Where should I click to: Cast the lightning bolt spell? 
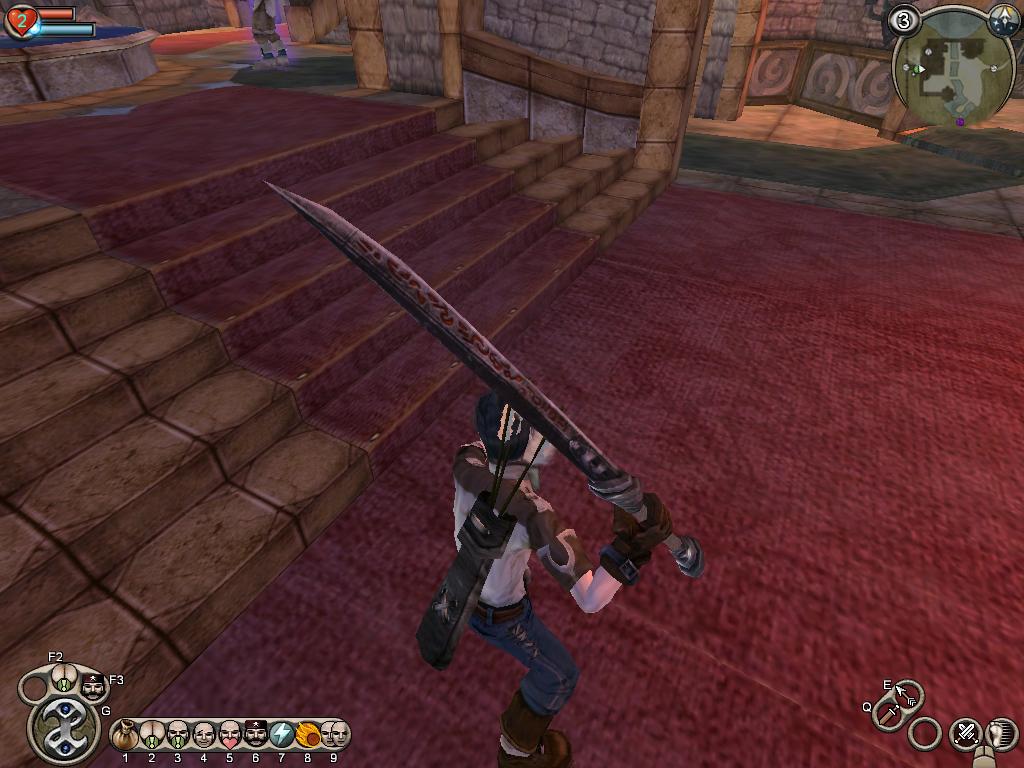(282, 736)
